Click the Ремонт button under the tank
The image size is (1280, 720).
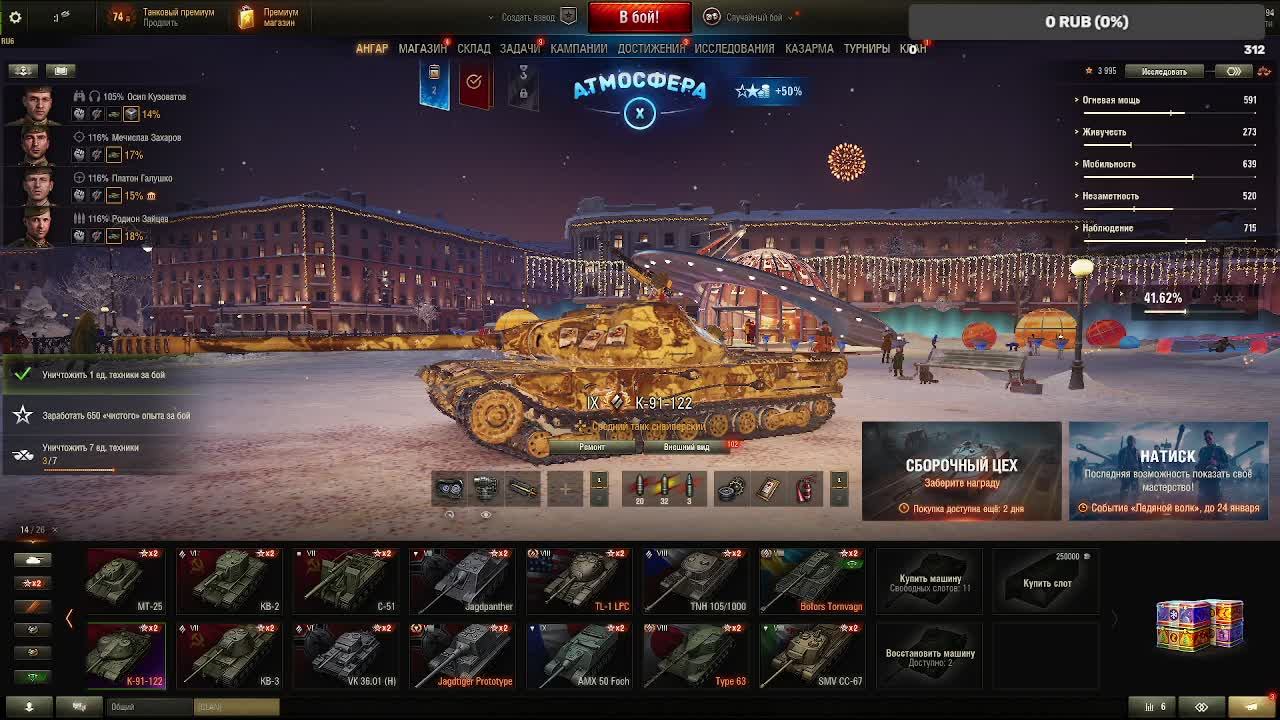tap(592, 447)
